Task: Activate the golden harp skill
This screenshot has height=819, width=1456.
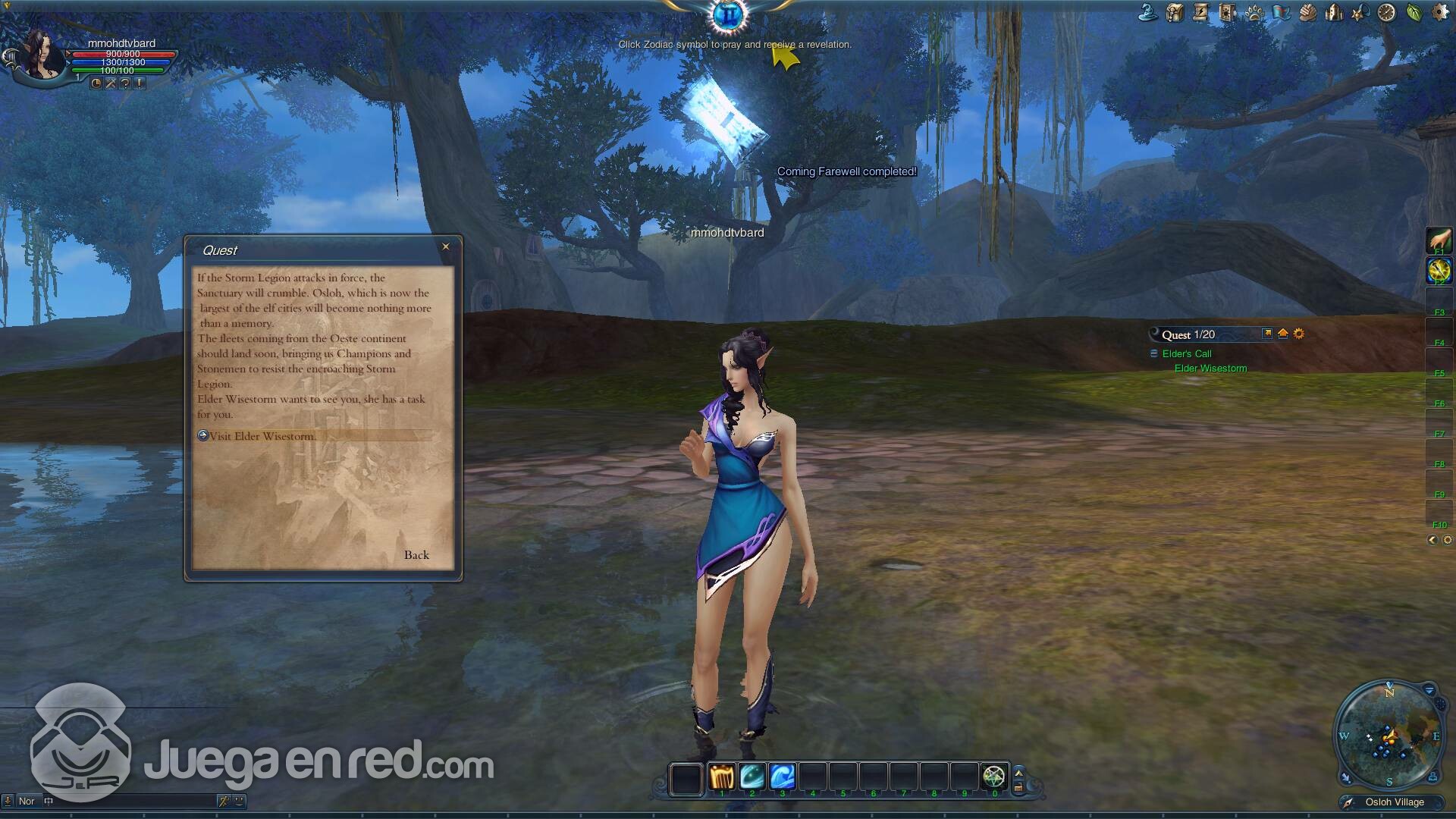Action: (x=722, y=777)
